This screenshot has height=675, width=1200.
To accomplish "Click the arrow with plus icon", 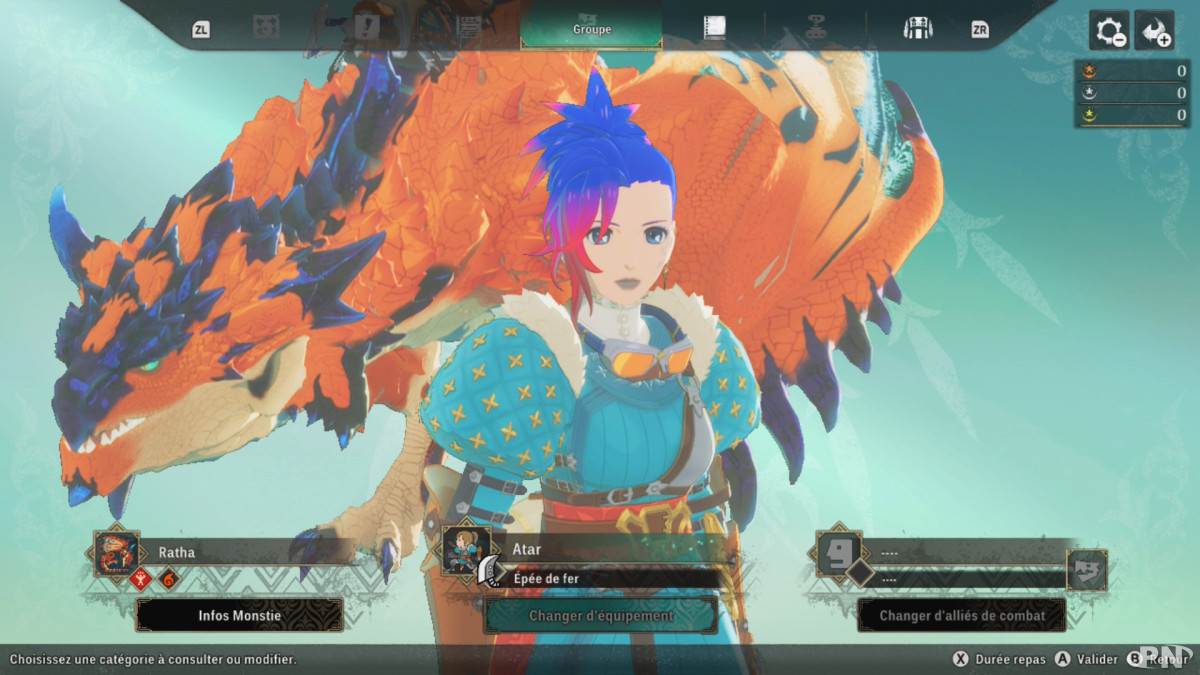I will [x=1154, y=31].
